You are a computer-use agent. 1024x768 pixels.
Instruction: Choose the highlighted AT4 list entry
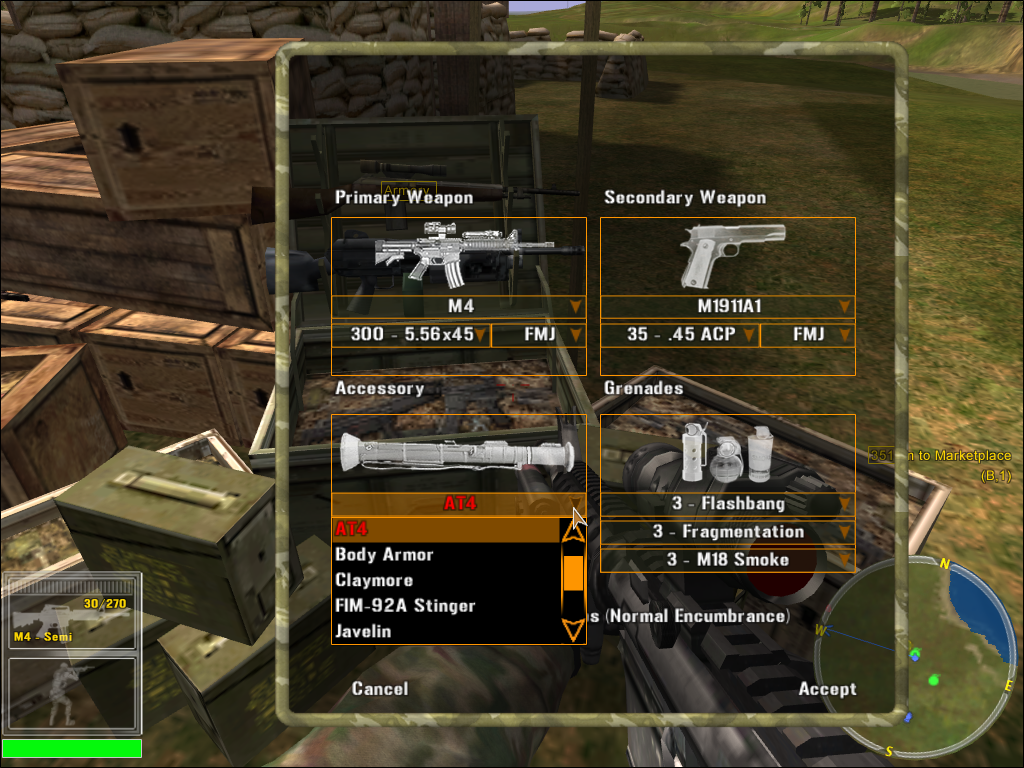(x=352, y=529)
